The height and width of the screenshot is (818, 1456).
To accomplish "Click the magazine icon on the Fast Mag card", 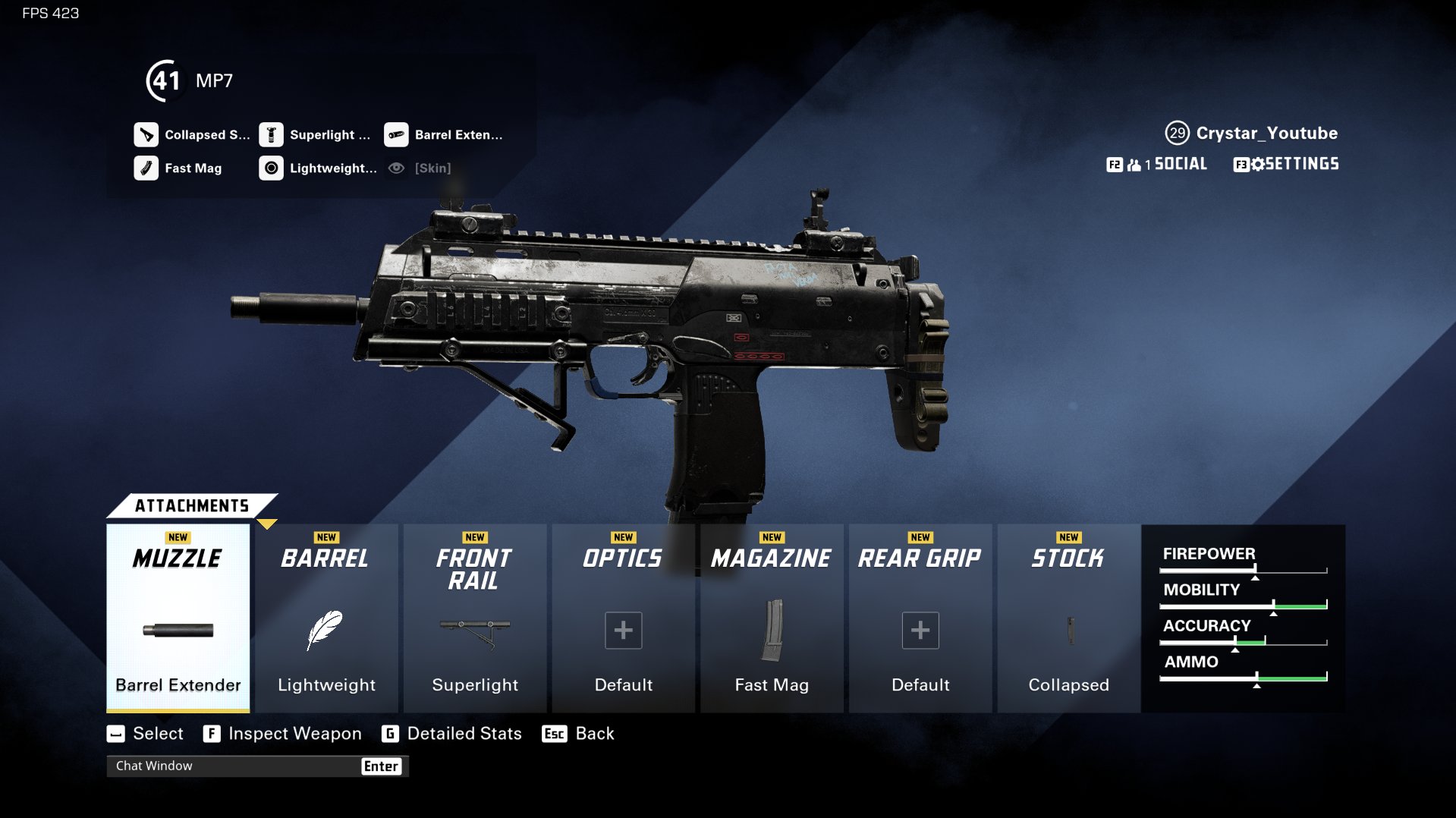I will pos(771,630).
